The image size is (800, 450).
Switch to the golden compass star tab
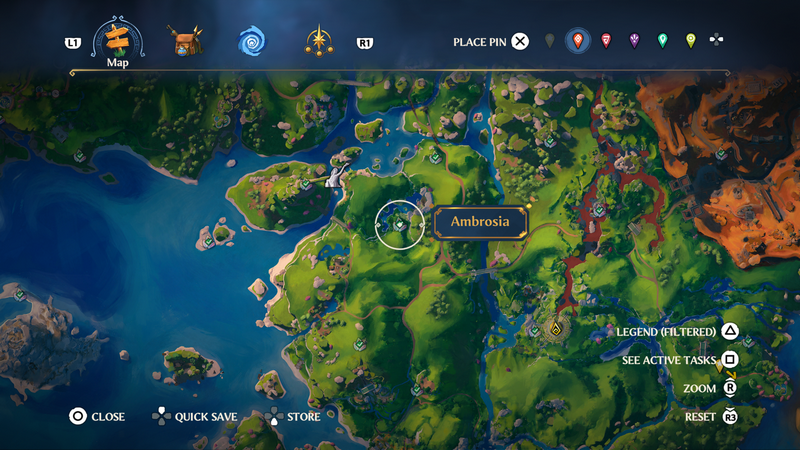coord(319,42)
